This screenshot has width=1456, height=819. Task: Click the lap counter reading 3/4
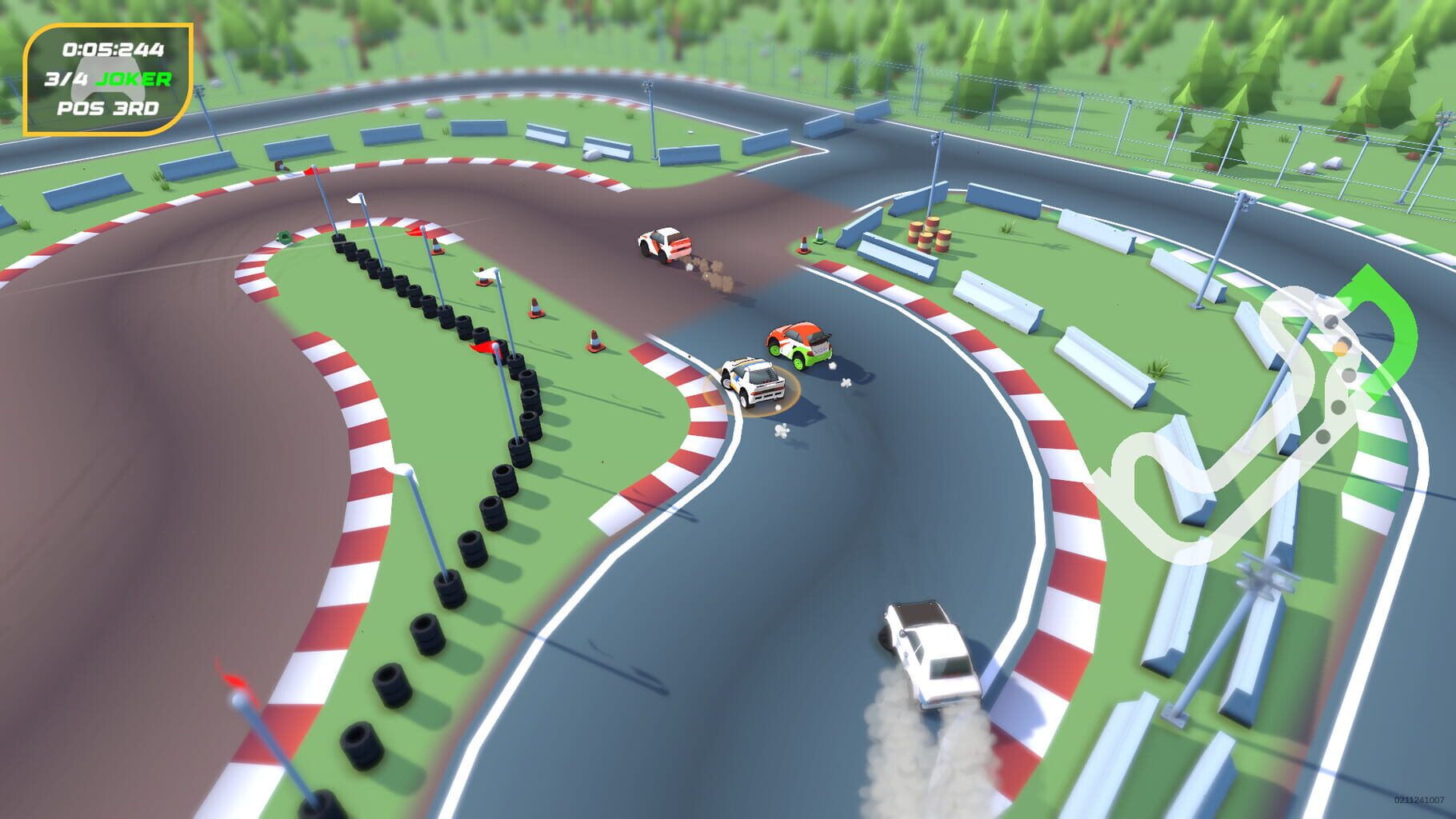(66, 78)
